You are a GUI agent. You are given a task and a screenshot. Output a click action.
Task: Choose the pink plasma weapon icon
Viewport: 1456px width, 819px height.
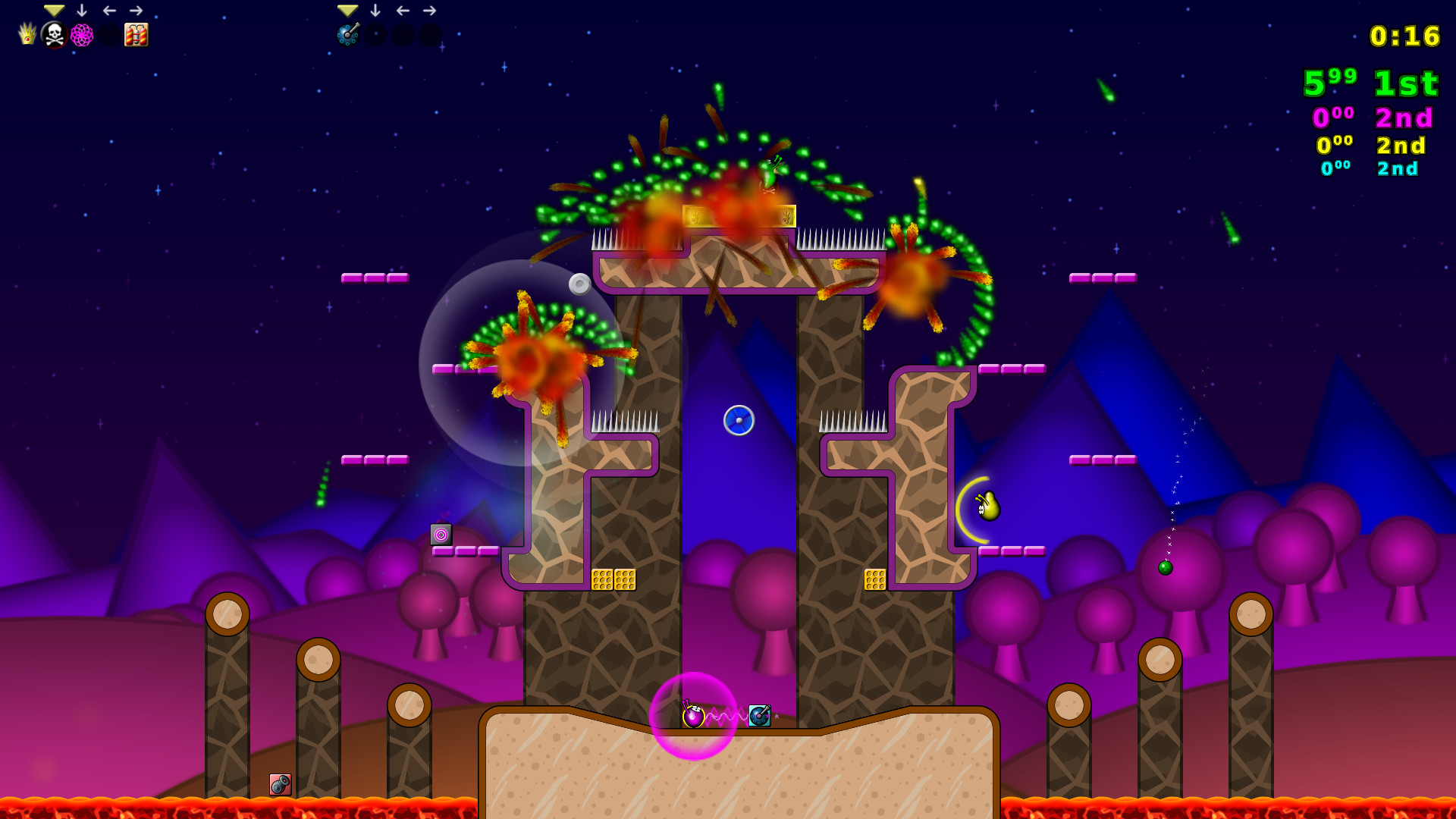pos(81,33)
